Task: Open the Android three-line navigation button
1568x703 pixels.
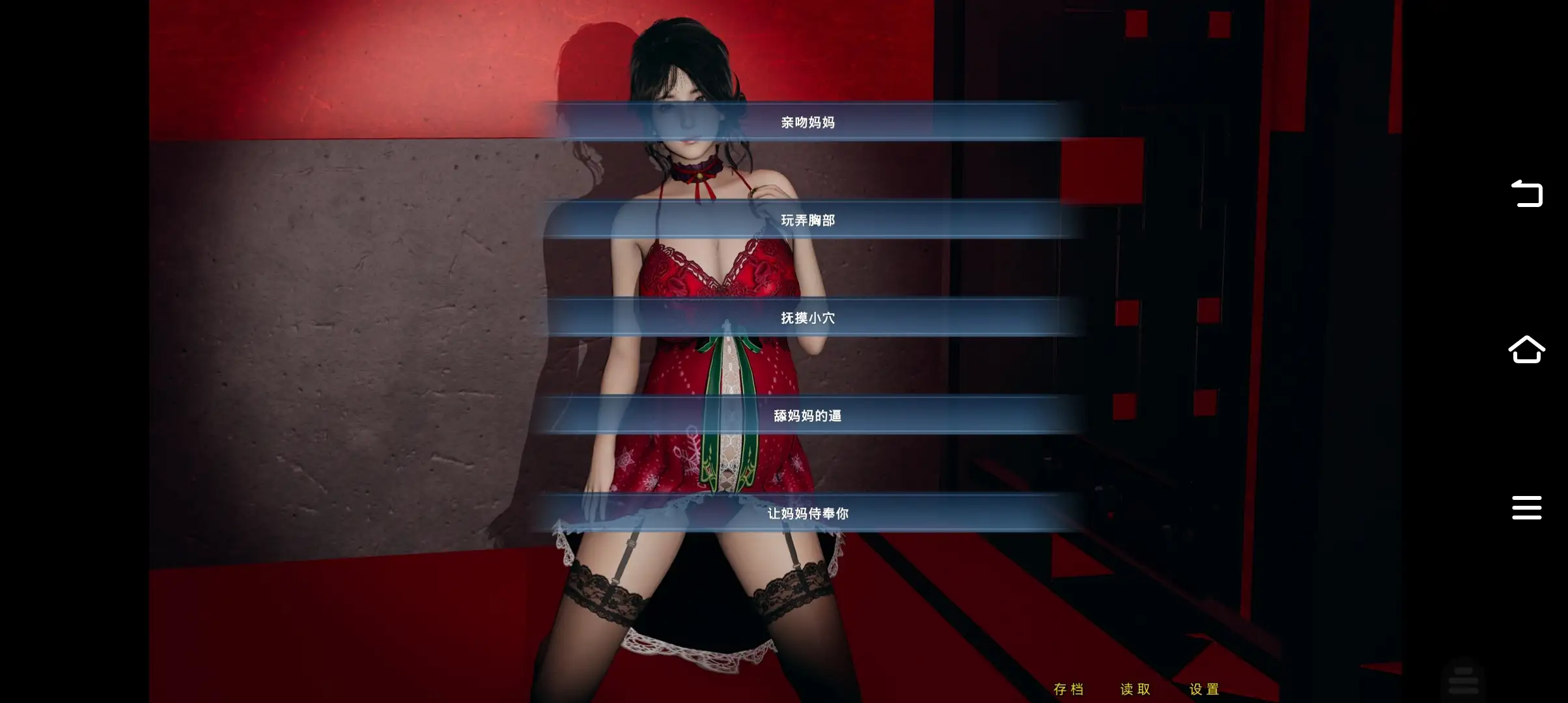Action: pyautogui.click(x=1526, y=508)
